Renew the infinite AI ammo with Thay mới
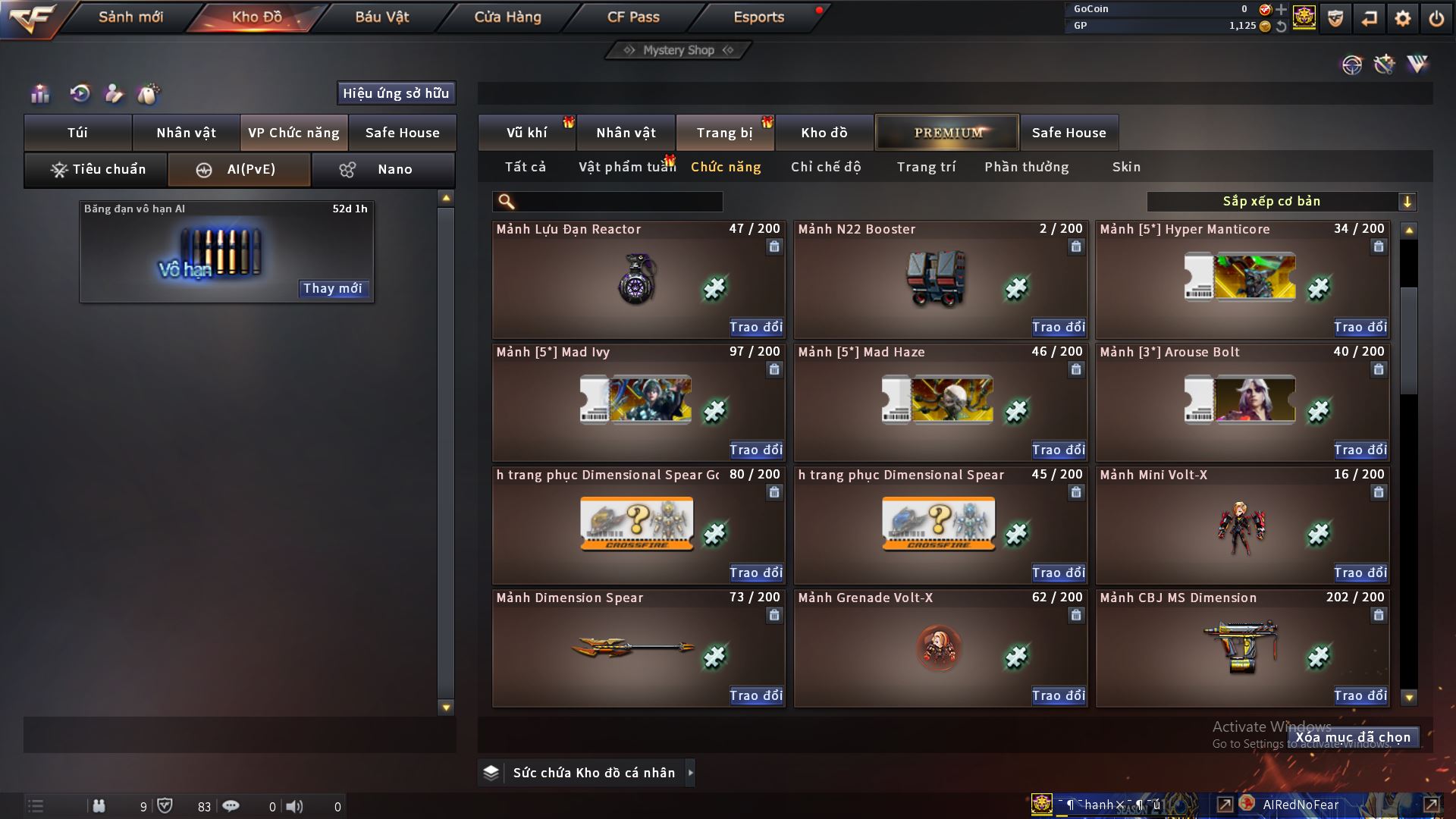This screenshot has width=1456, height=819. 332,288
